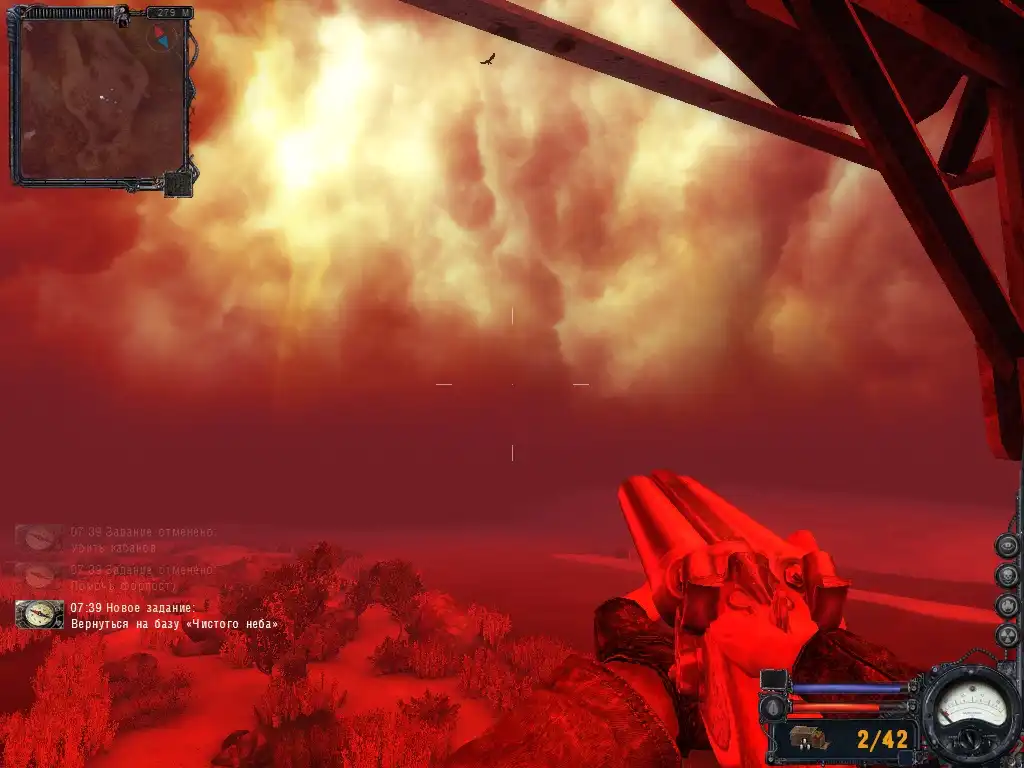Image resolution: width=1024 pixels, height=768 pixels.
Task: Open the minimap in the corner
Action: click(100, 96)
